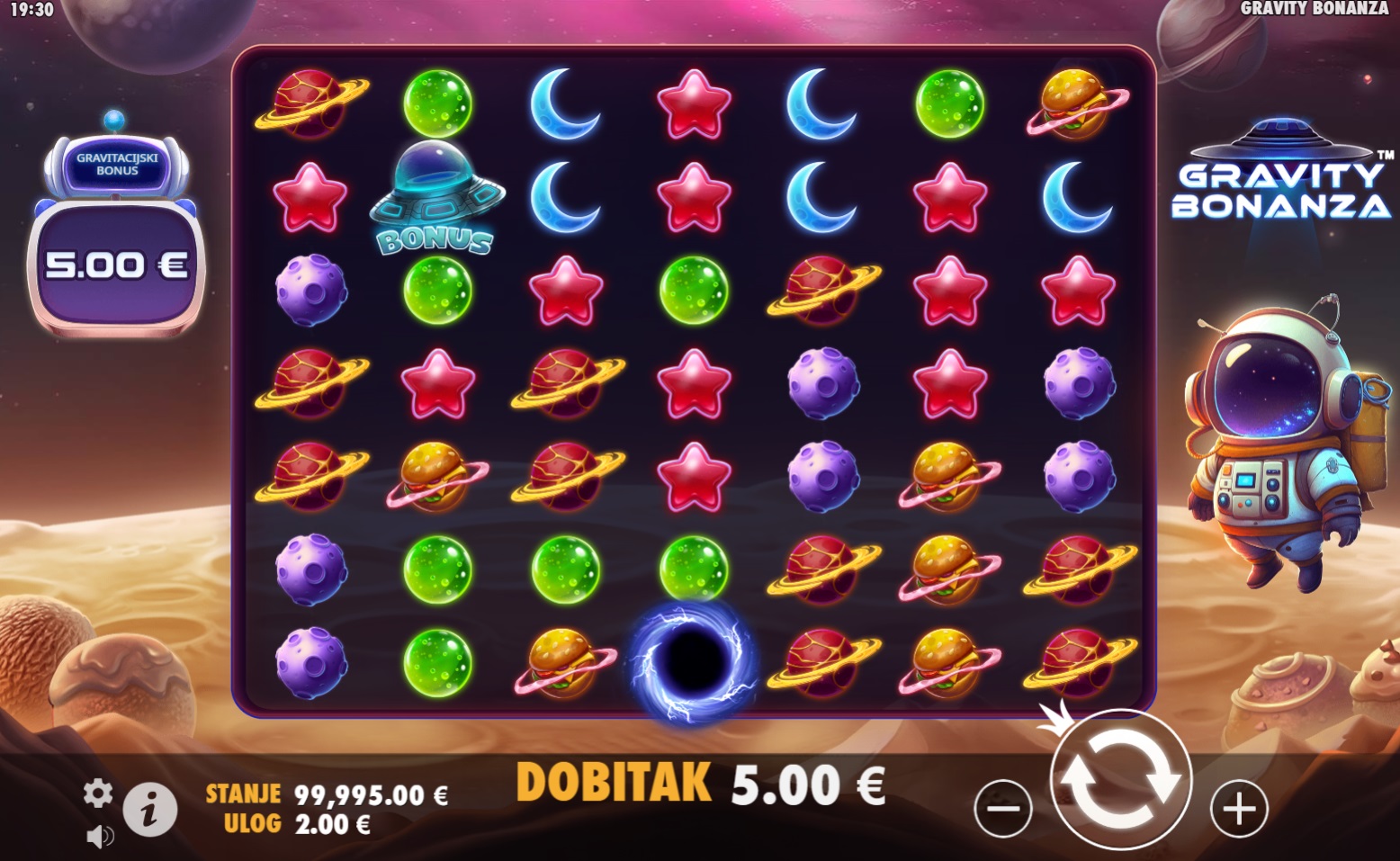The width and height of the screenshot is (1400, 861).
Task: Decrease the bet with the minus button
Action: tap(1002, 809)
